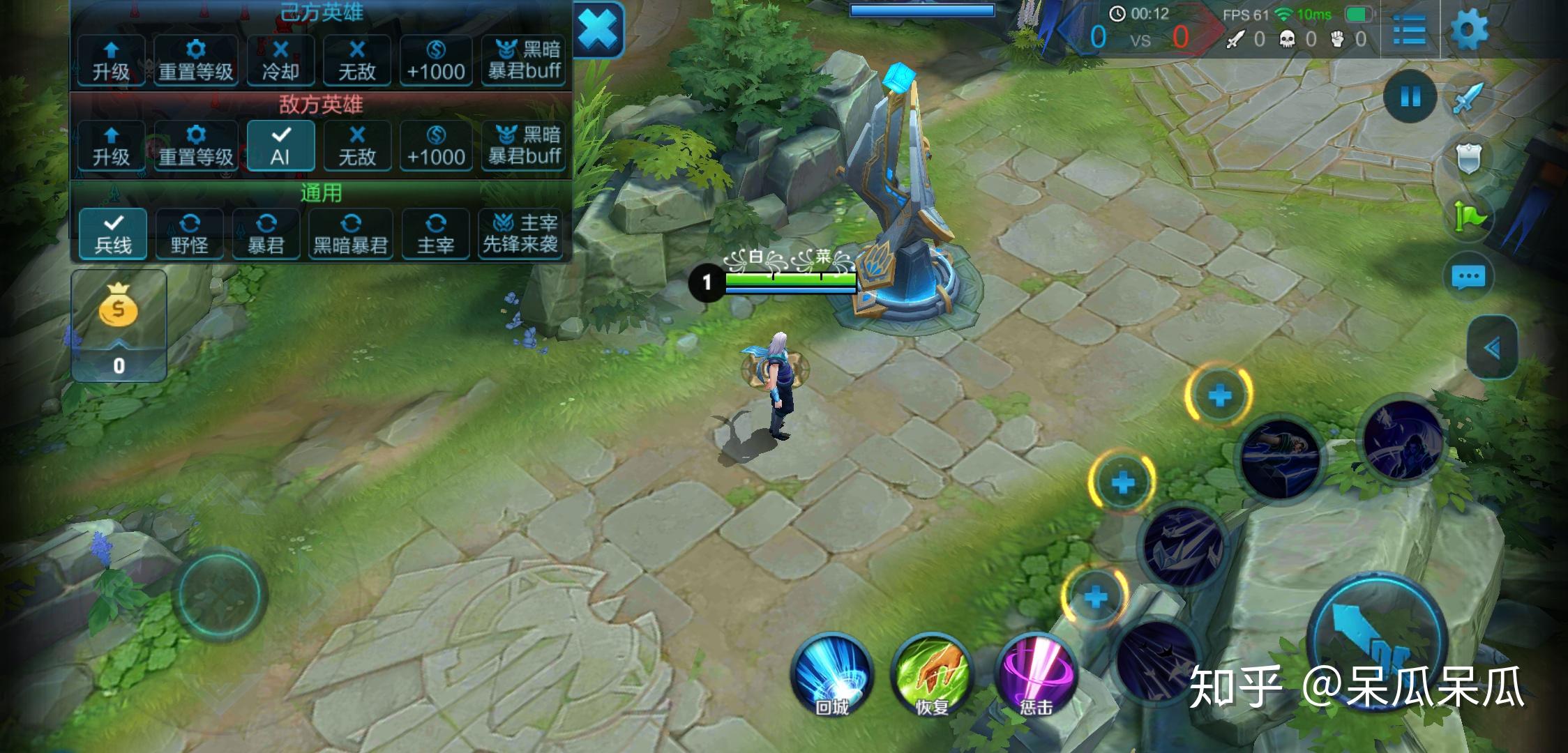
Task: Tap the basic attack button
Action: tap(1377, 640)
